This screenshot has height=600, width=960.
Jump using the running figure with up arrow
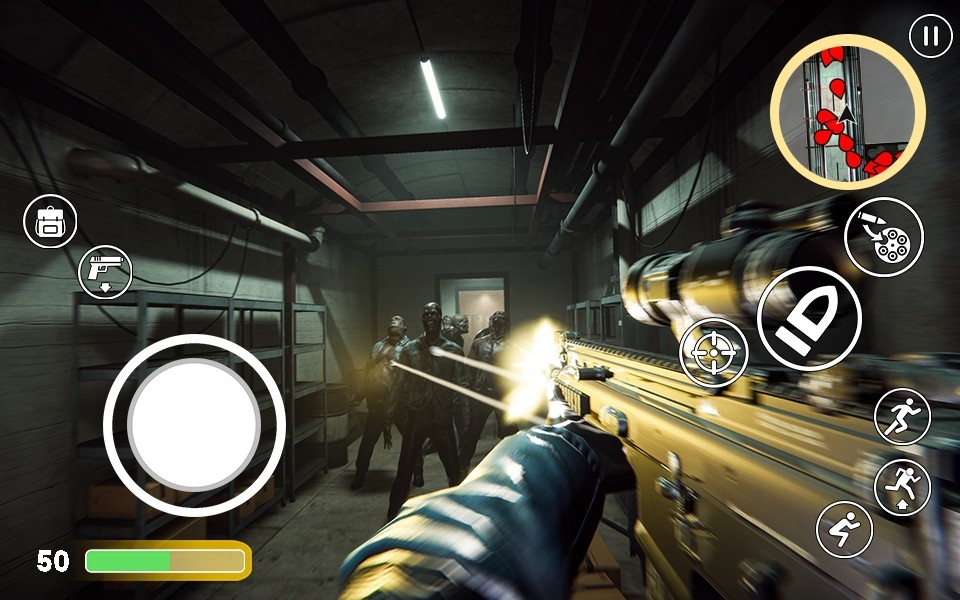tap(902, 487)
